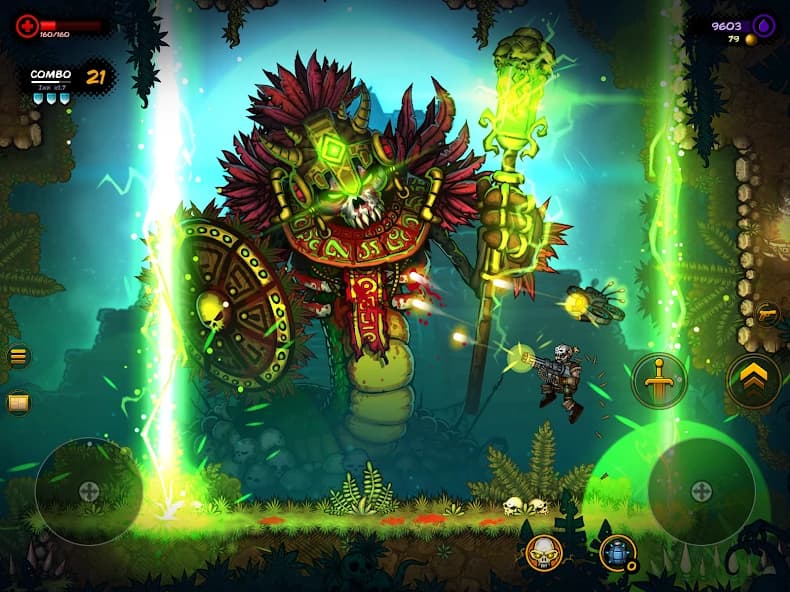Image resolution: width=790 pixels, height=592 pixels.
Task: Open the golden map book icon
Action: (x=19, y=403)
